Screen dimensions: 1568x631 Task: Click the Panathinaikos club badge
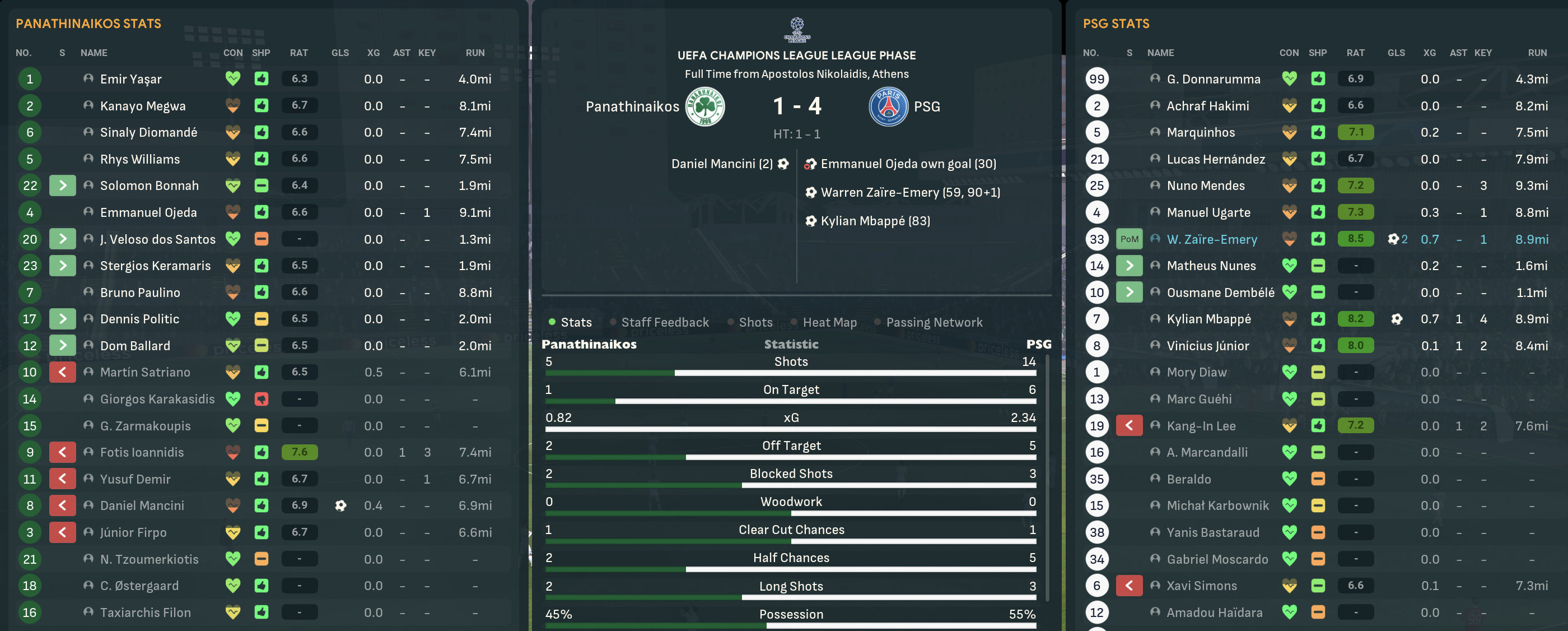coord(705,106)
